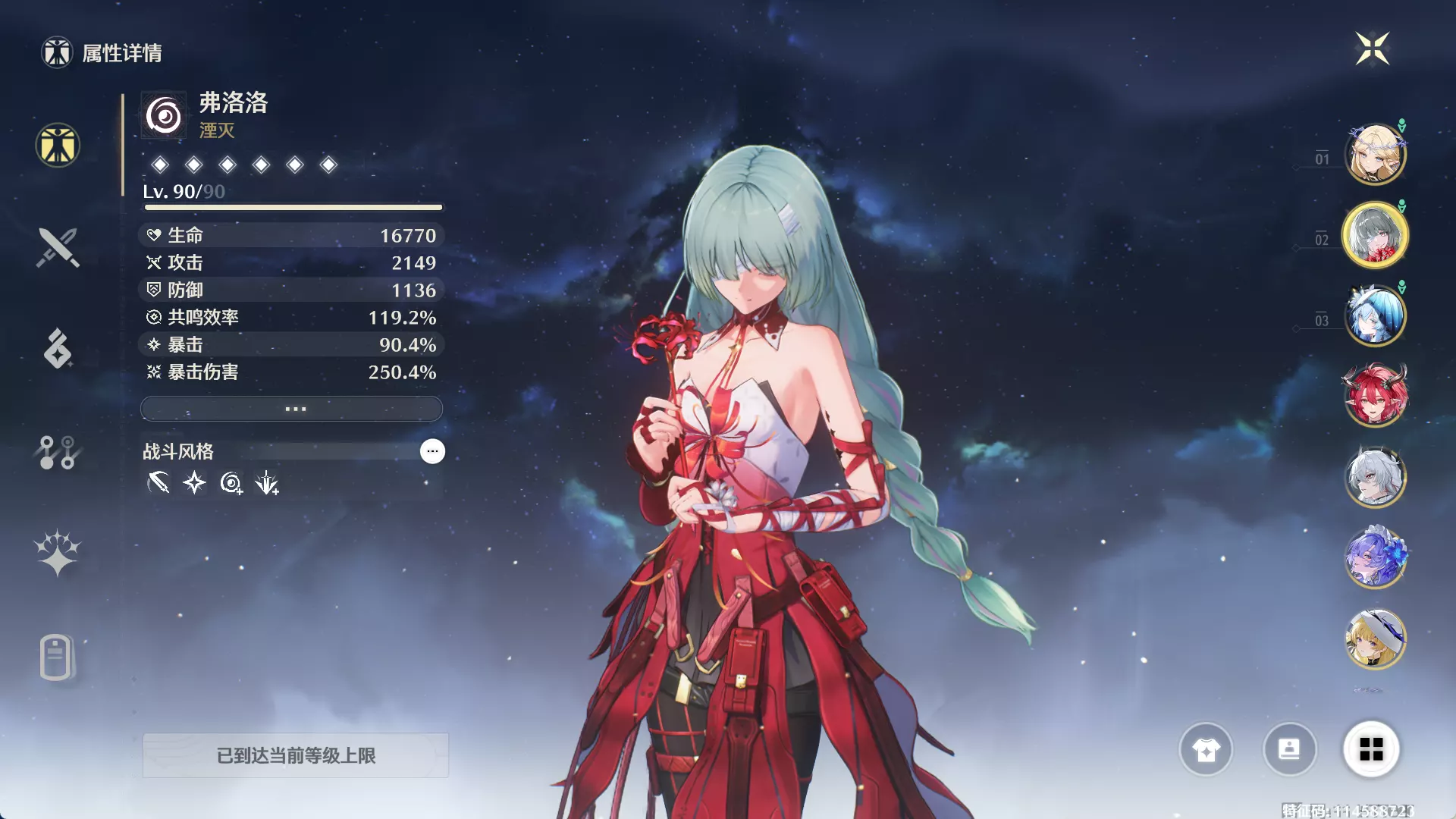Image resolution: width=1456 pixels, height=819 pixels.
Task: Select the blue-haired character in slot 03
Action: coord(1375,315)
